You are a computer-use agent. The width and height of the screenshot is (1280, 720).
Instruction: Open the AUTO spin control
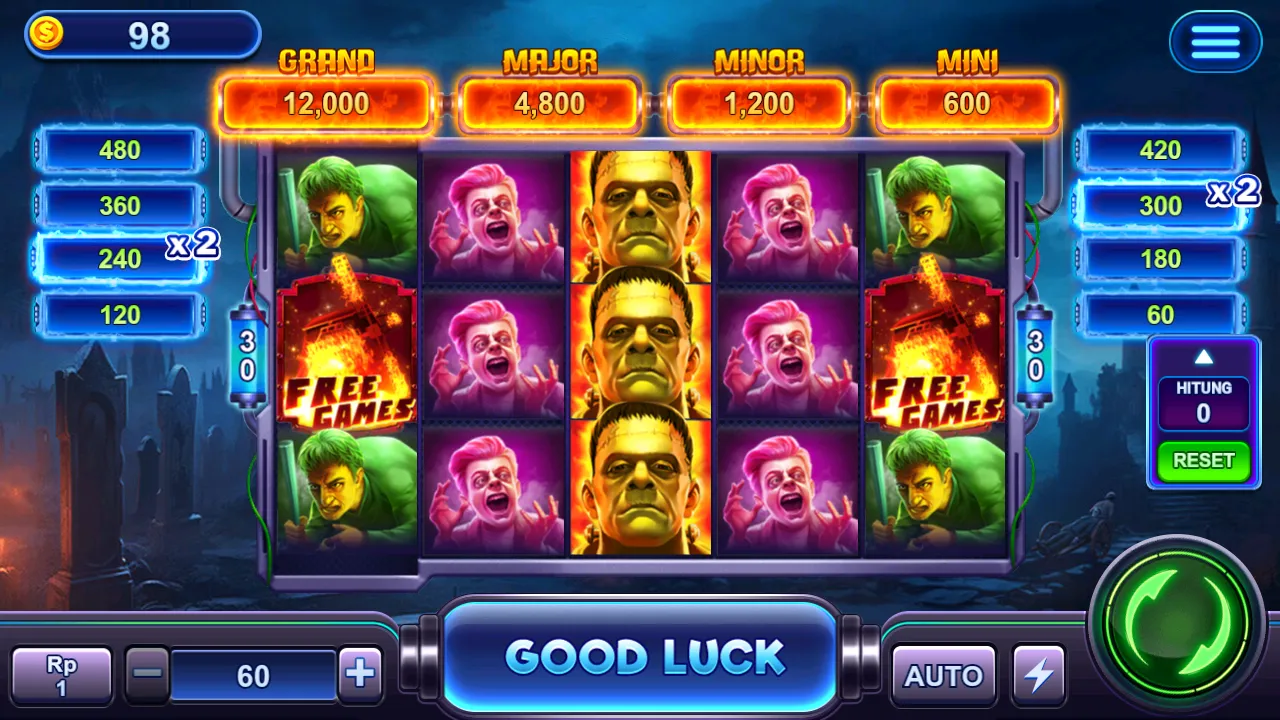(x=941, y=673)
